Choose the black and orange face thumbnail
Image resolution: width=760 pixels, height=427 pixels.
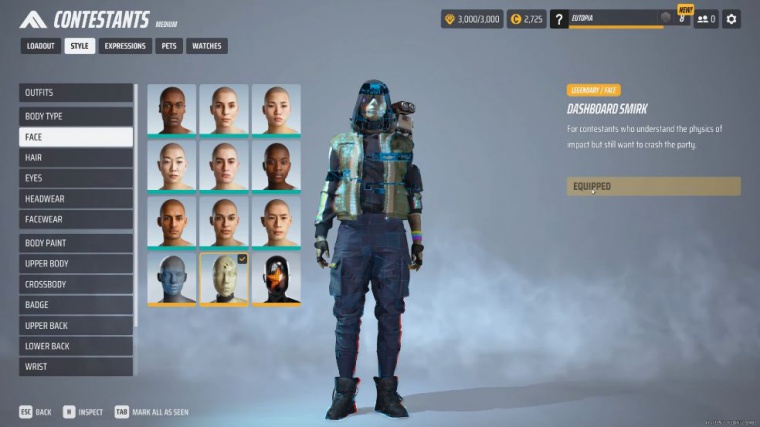click(276, 278)
